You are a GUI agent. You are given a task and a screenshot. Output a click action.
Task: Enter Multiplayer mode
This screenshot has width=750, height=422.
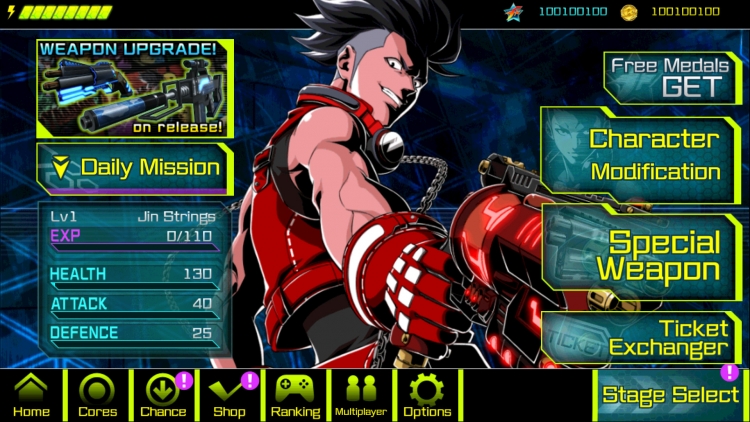coord(361,396)
